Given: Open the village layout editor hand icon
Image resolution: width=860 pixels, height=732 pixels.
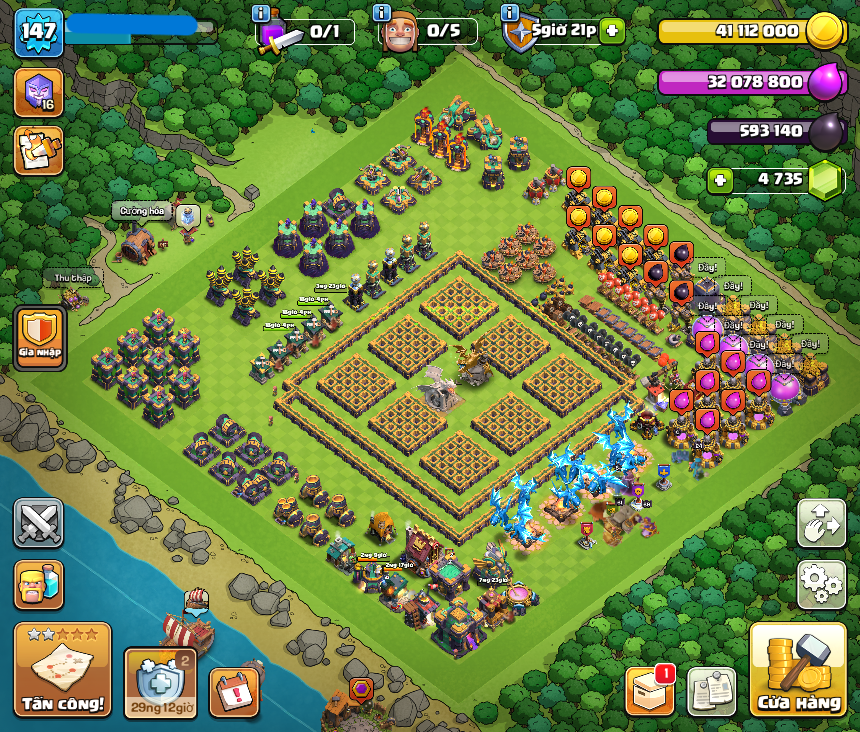Looking at the screenshot, I should (821, 523).
